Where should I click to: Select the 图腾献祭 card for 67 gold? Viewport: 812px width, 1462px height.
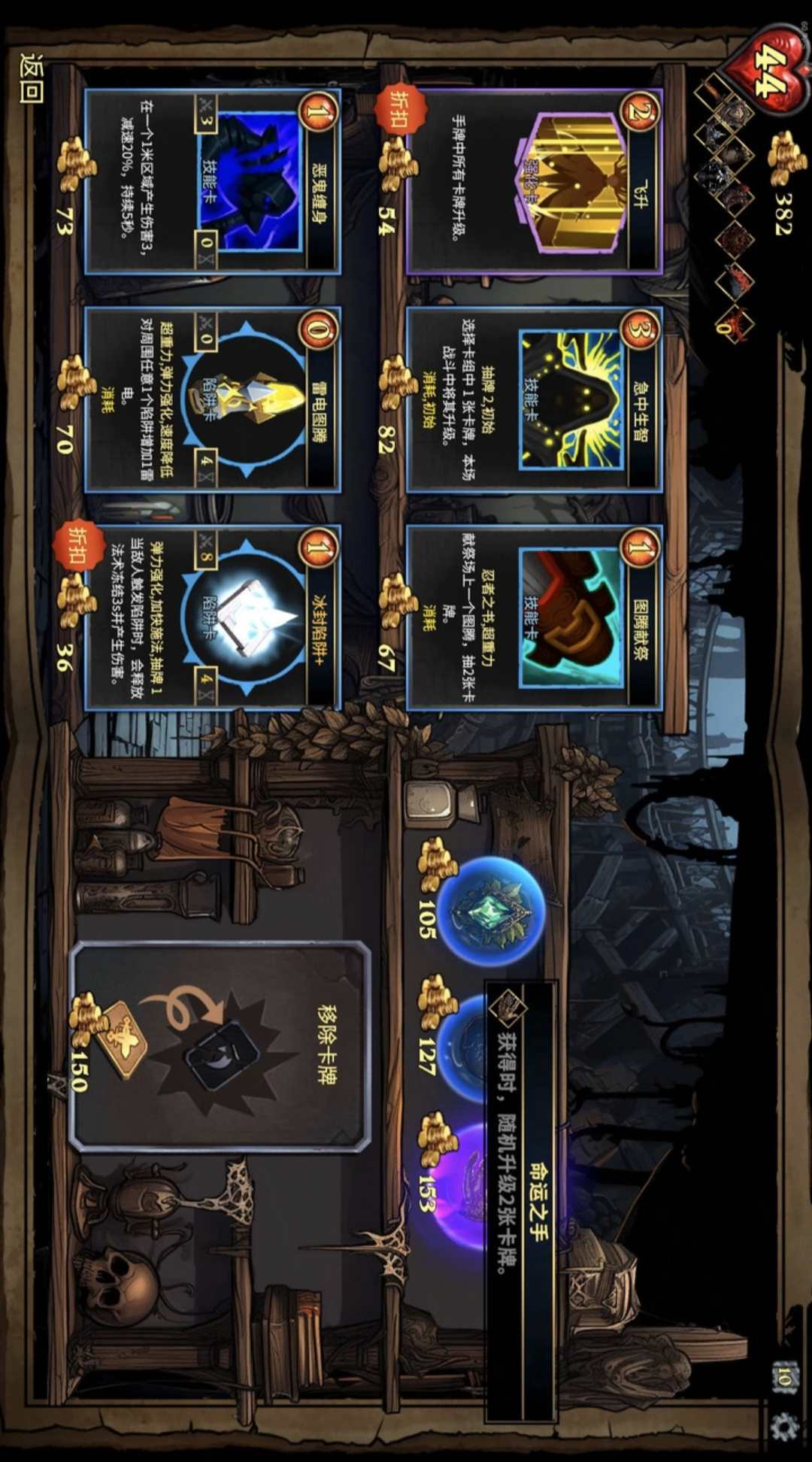534,617
